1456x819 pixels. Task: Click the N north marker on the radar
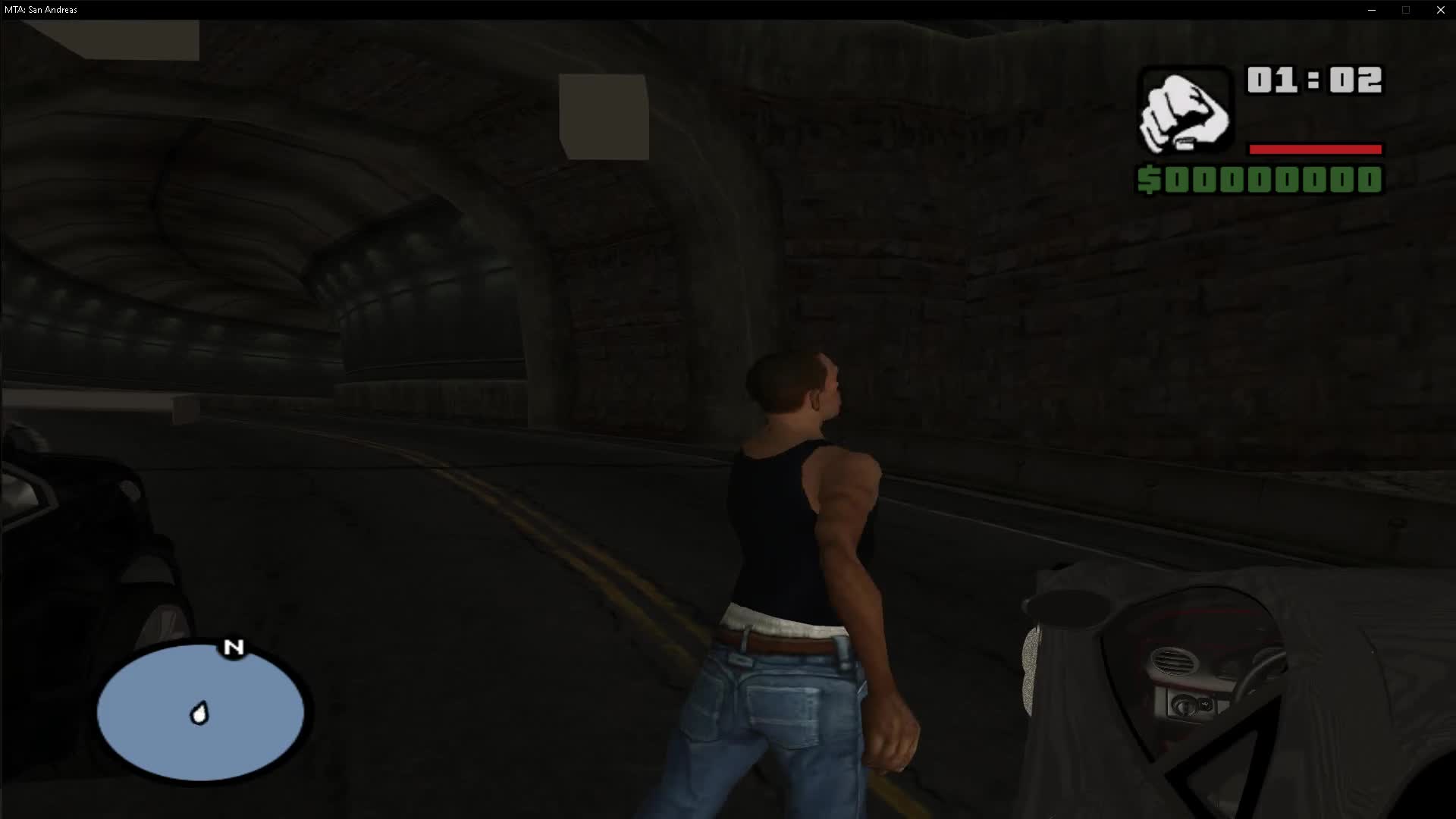(x=234, y=648)
